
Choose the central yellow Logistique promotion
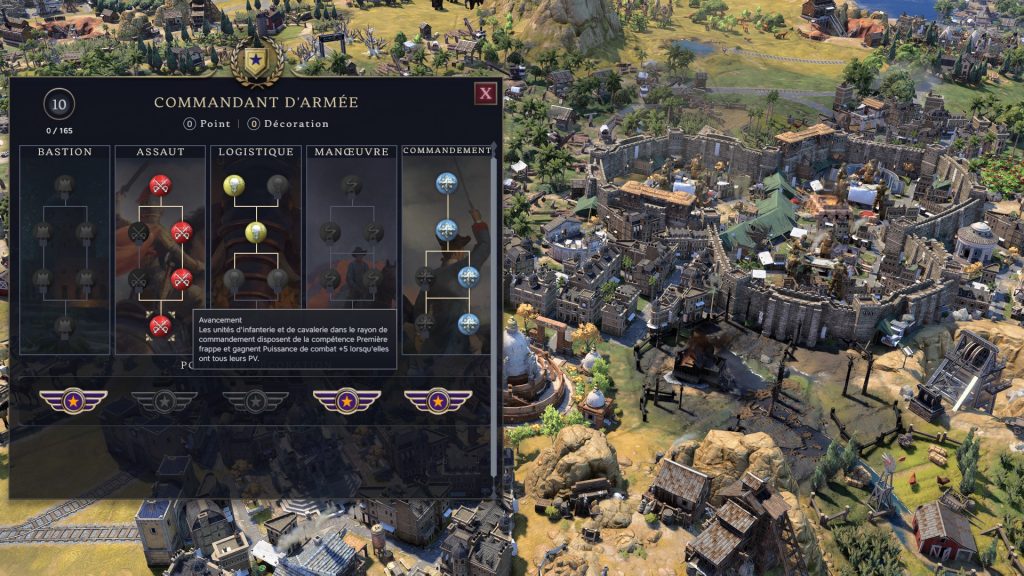pyautogui.click(x=256, y=232)
